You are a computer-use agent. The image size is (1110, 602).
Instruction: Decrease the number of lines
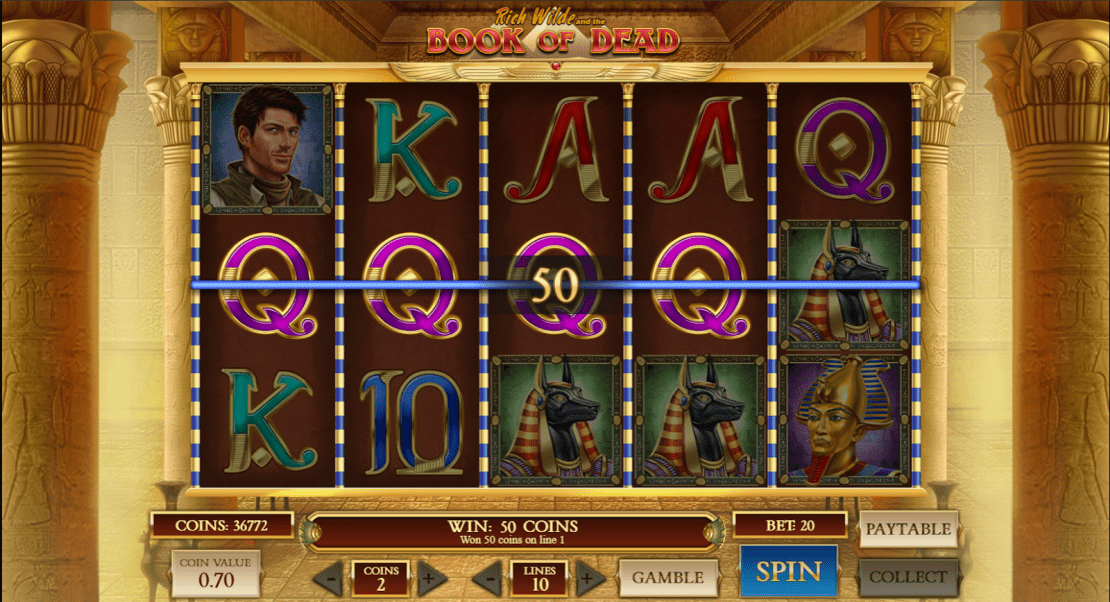pyautogui.click(x=489, y=578)
